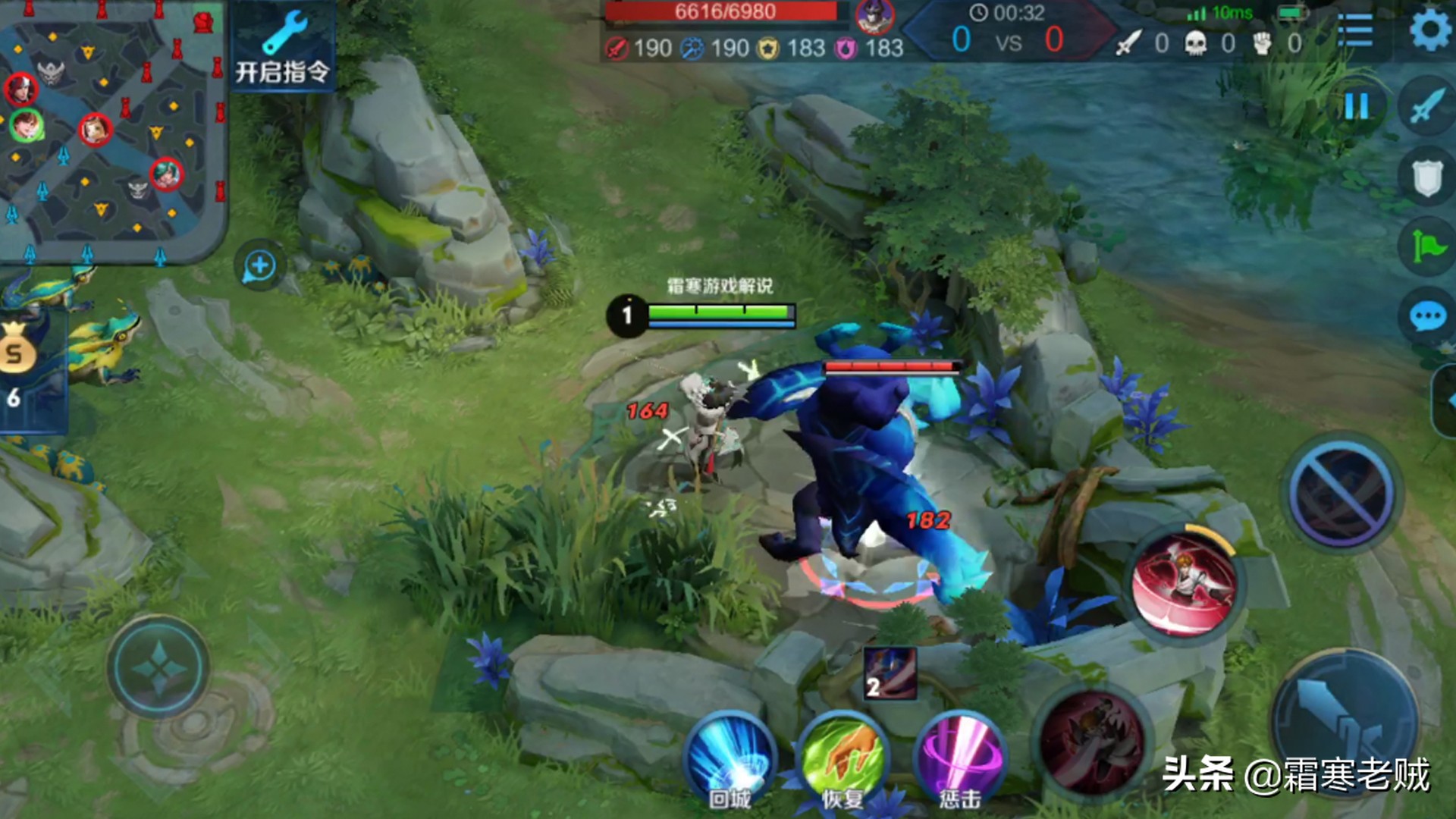The width and height of the screenshot is (1456, 819).
Task: Pause with the blue pause button
Action: (1356, 106)
